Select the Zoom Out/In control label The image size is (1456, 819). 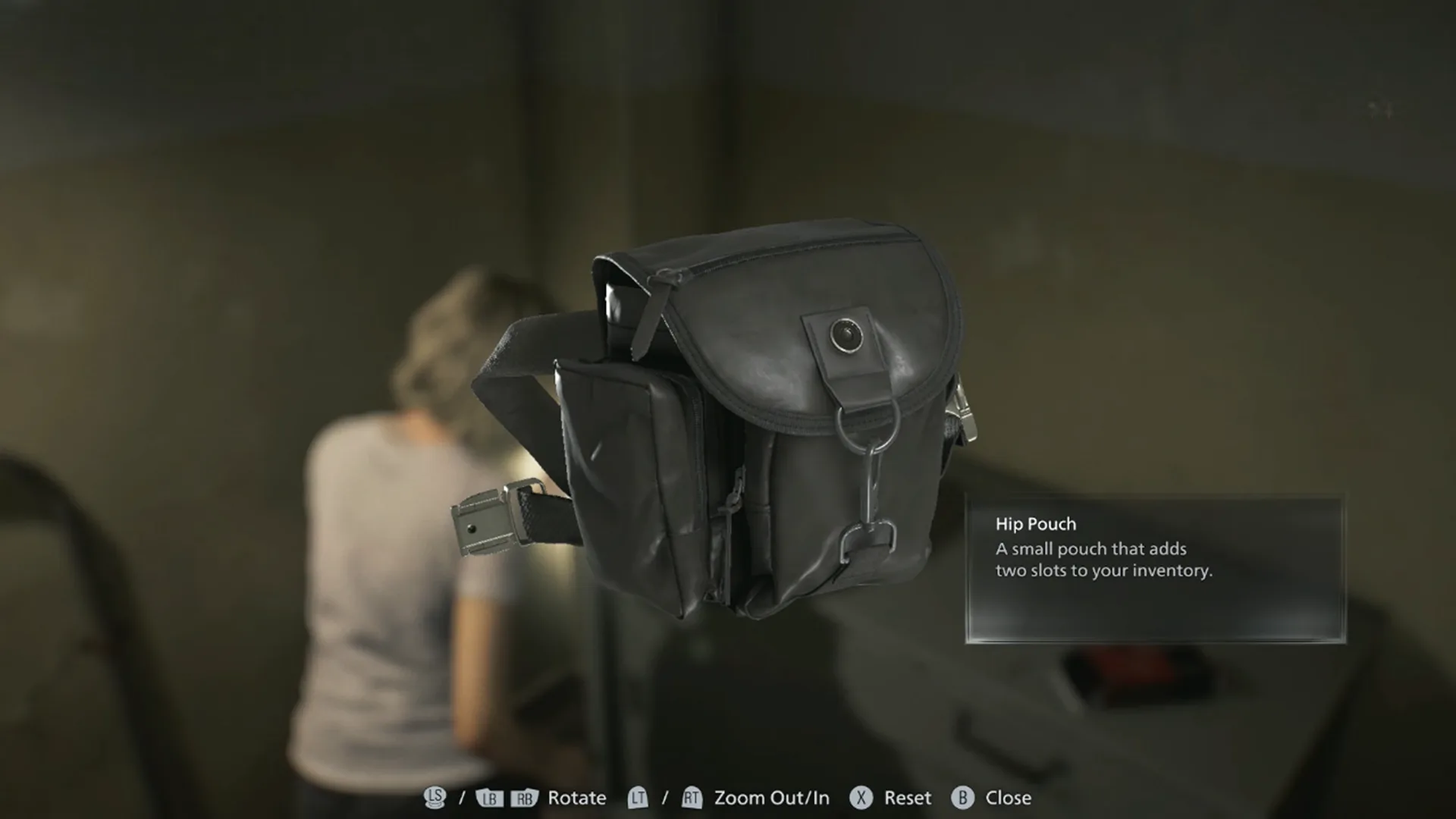[771, 798]
